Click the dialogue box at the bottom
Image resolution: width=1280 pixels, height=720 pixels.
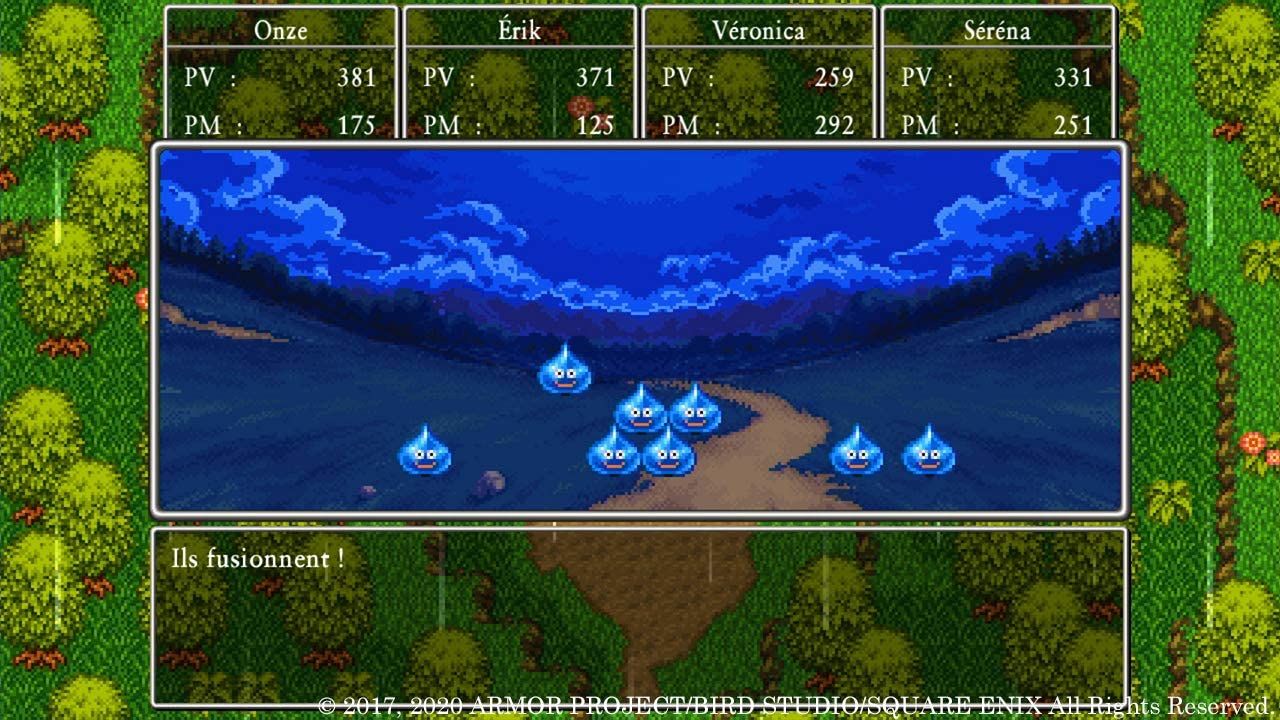640,620
